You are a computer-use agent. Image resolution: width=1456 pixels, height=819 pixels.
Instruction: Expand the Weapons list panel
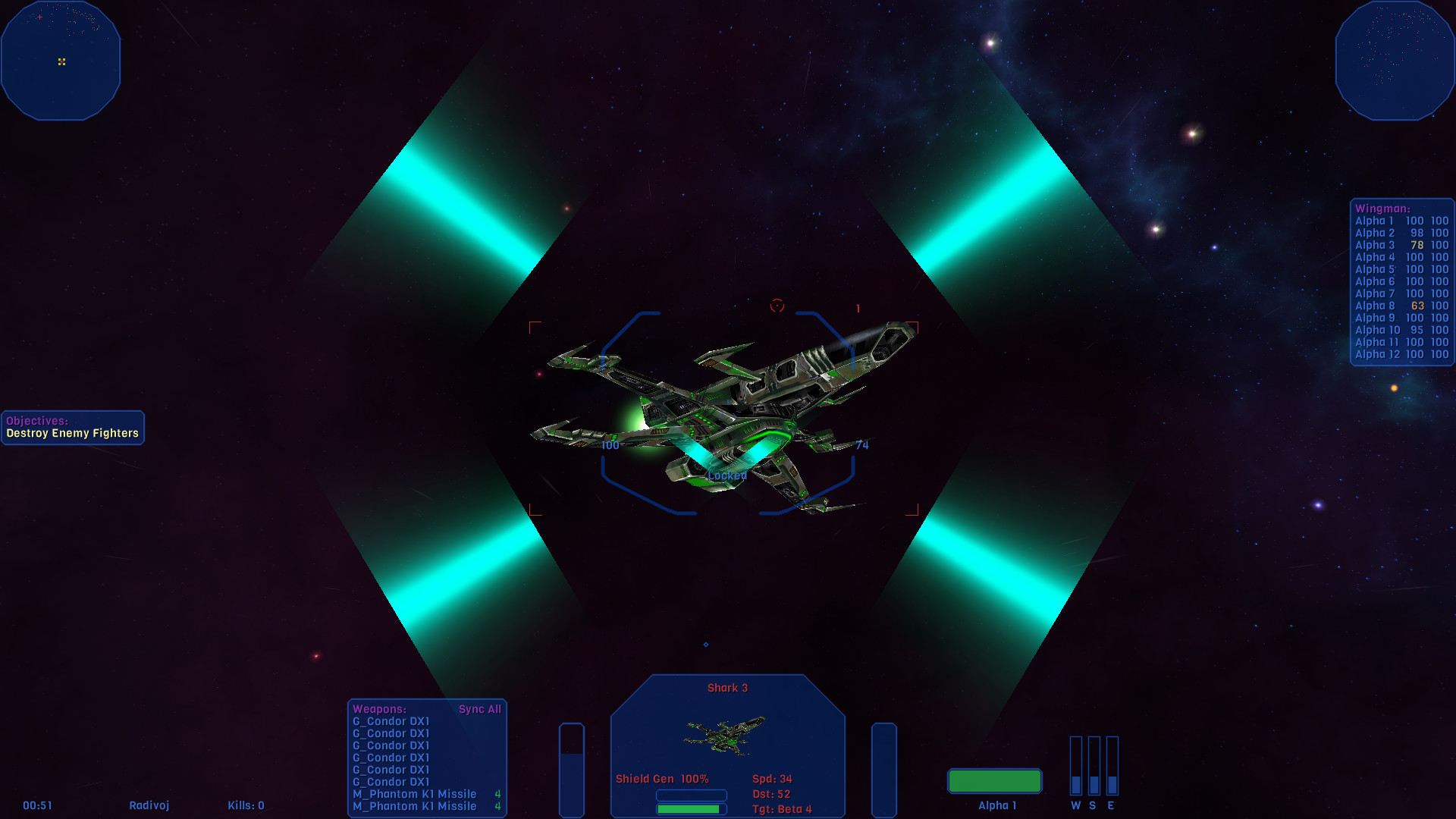379,709
